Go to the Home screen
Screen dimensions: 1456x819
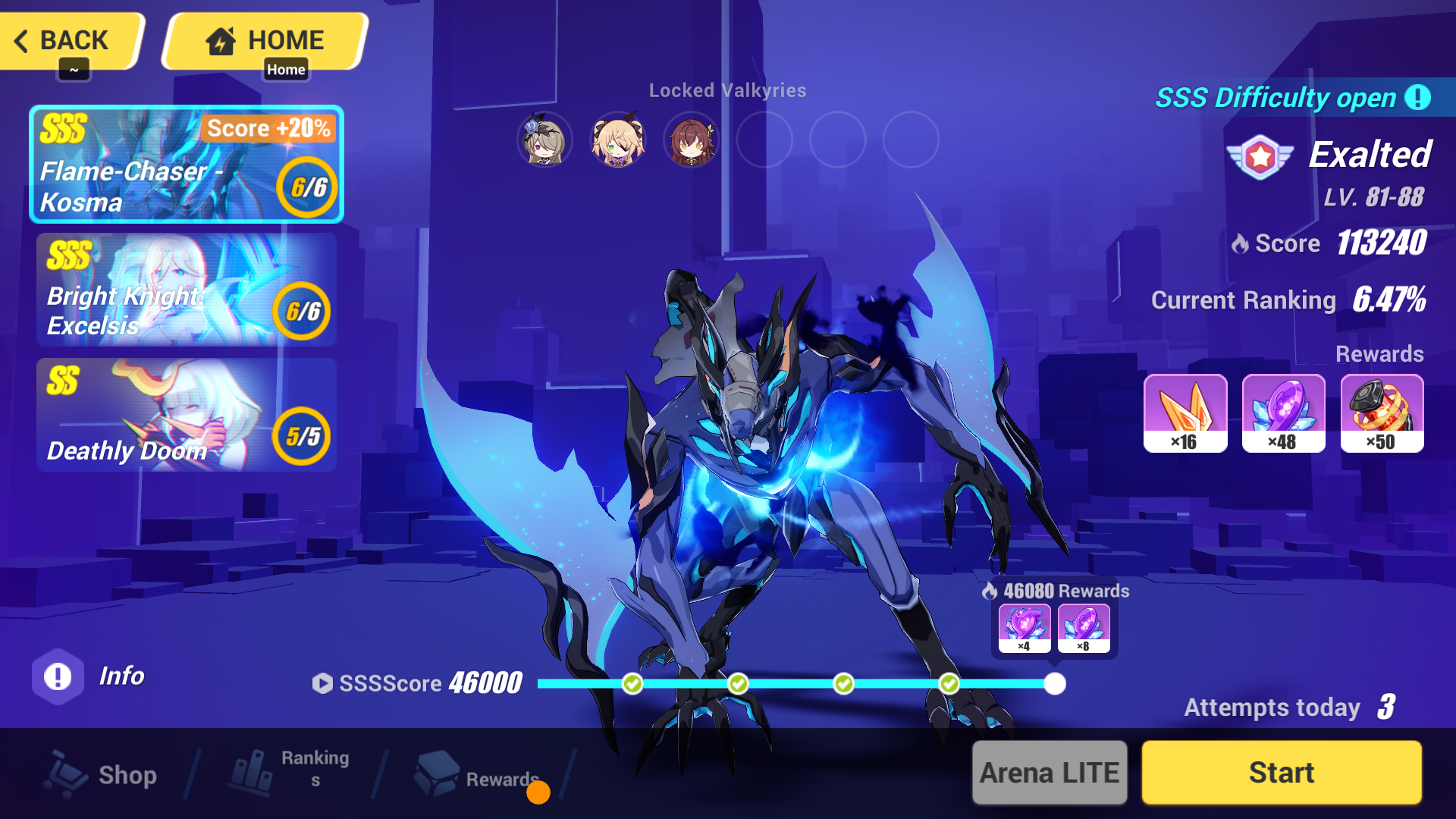[262, 40]
